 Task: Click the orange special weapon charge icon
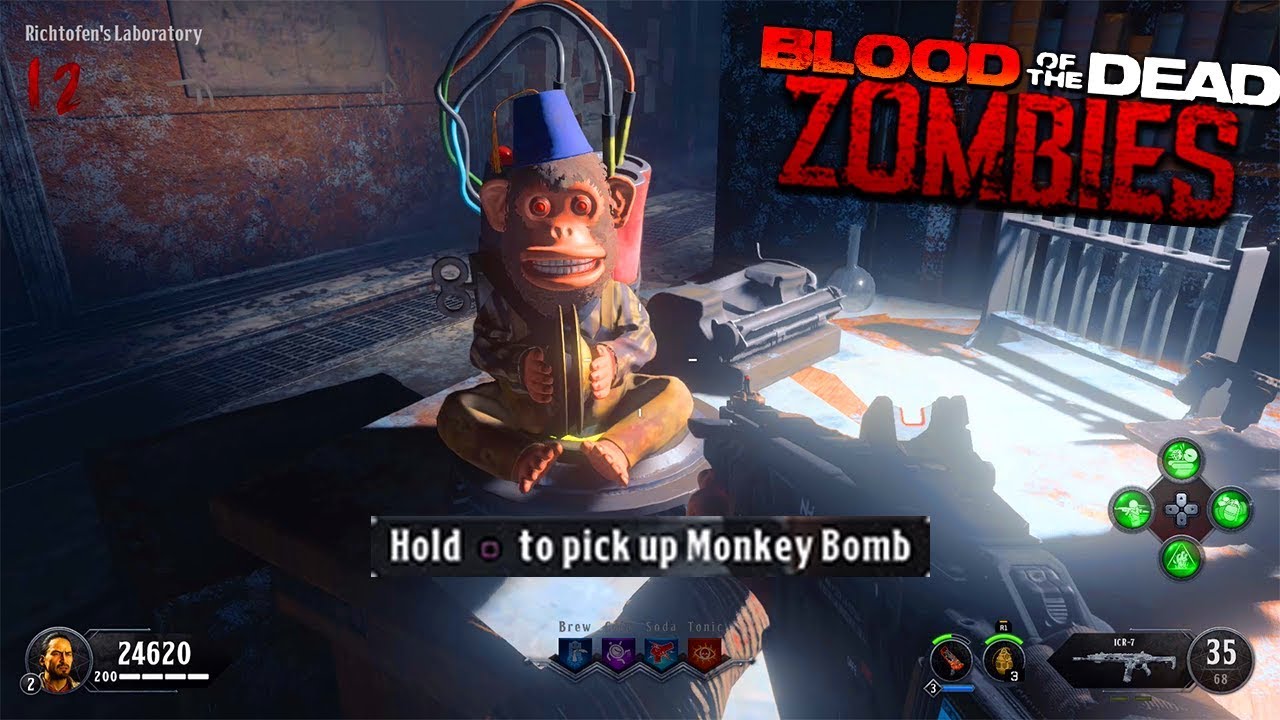tap(949, 659)
